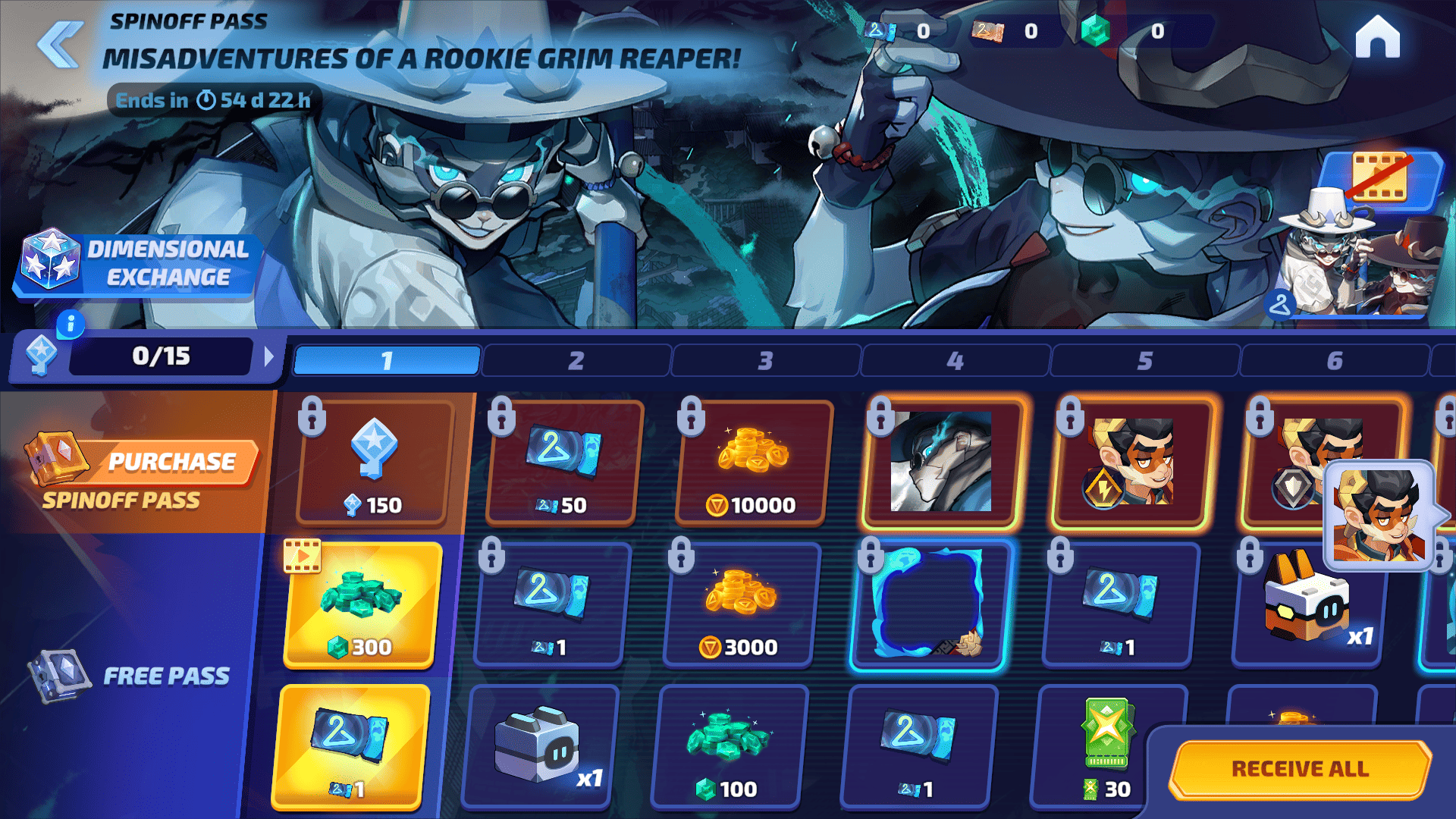Select the 30 green card reward
Image resolution: width=1456 pixels, height=819 pixels.
click(1108, 747)
